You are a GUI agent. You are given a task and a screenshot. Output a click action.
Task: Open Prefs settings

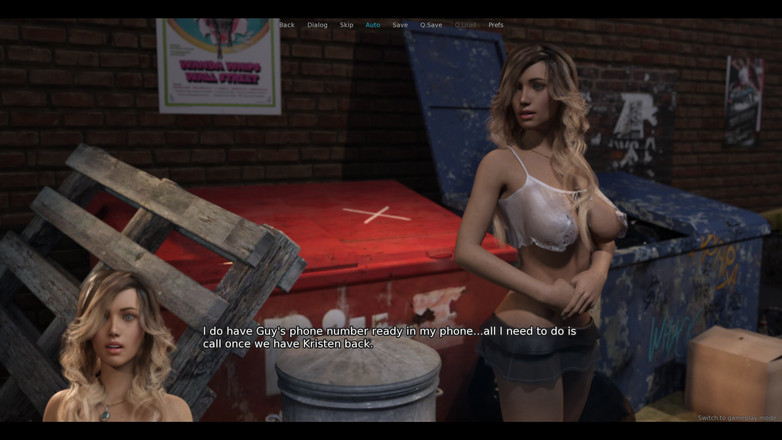point(496,25)
